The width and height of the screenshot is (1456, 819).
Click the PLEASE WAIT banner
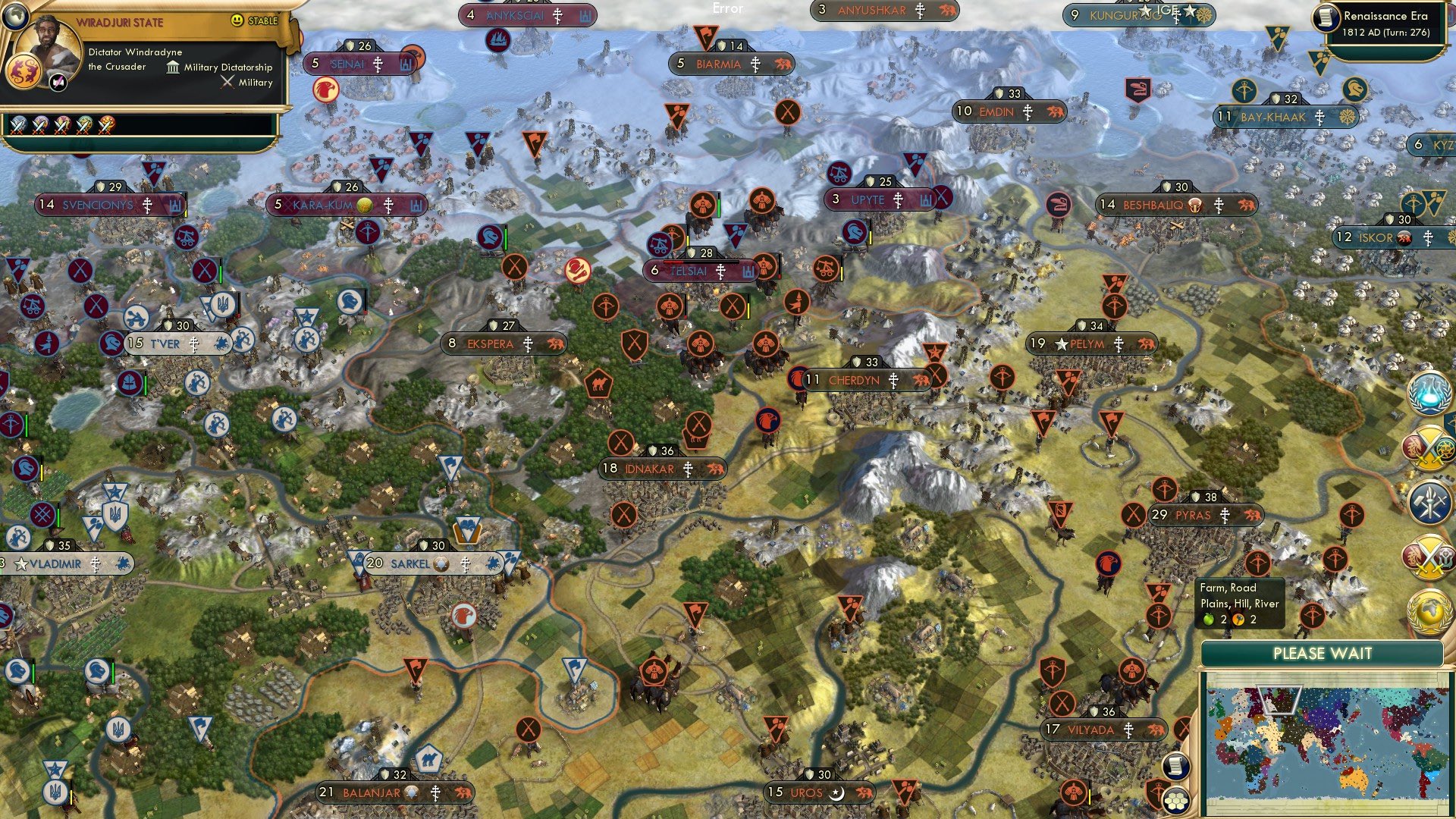(x=1323, y=653)
